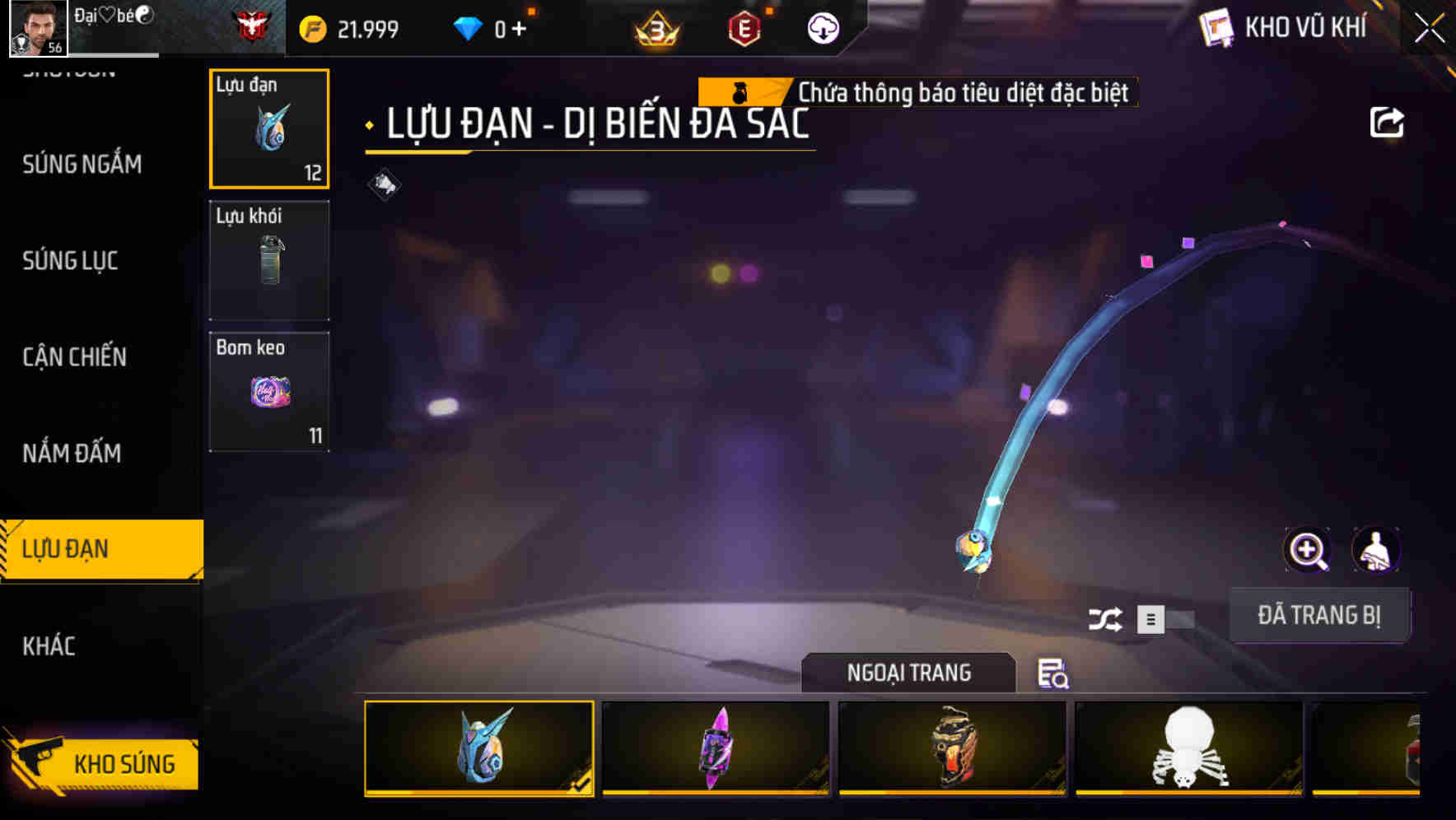Zoom the grenade preview with the magnifier icon
The width and height of the screenshot is (1456, 820).
pos(1308,549)
